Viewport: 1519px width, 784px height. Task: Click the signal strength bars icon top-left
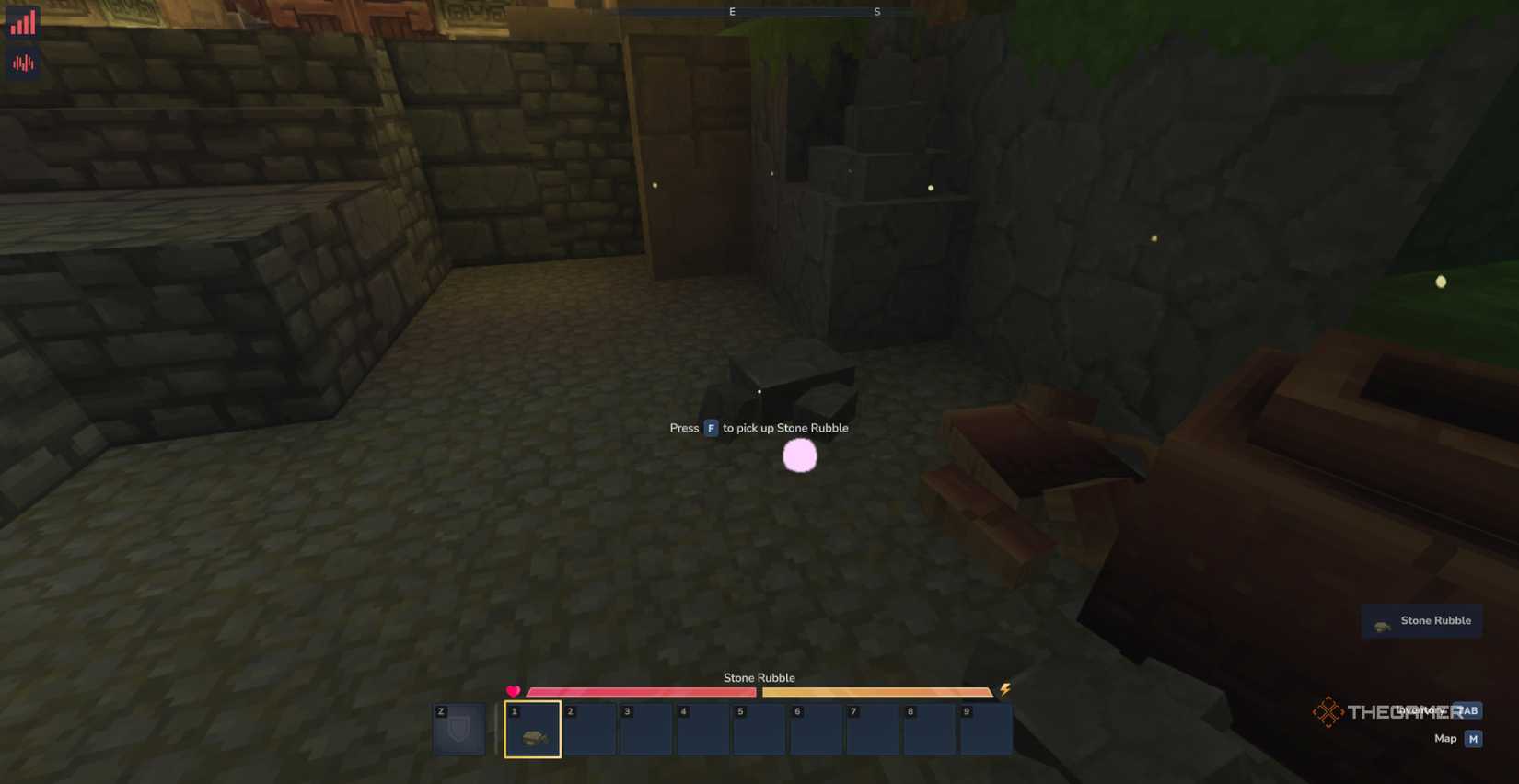pos(21,20)
